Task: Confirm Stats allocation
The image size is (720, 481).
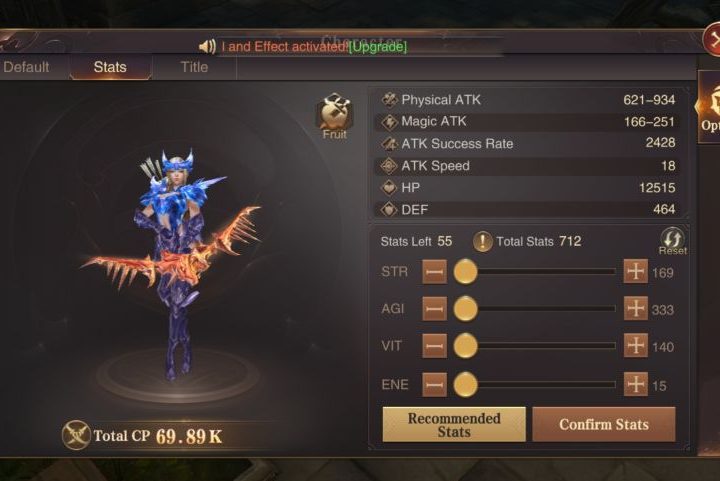Action: 603,424
